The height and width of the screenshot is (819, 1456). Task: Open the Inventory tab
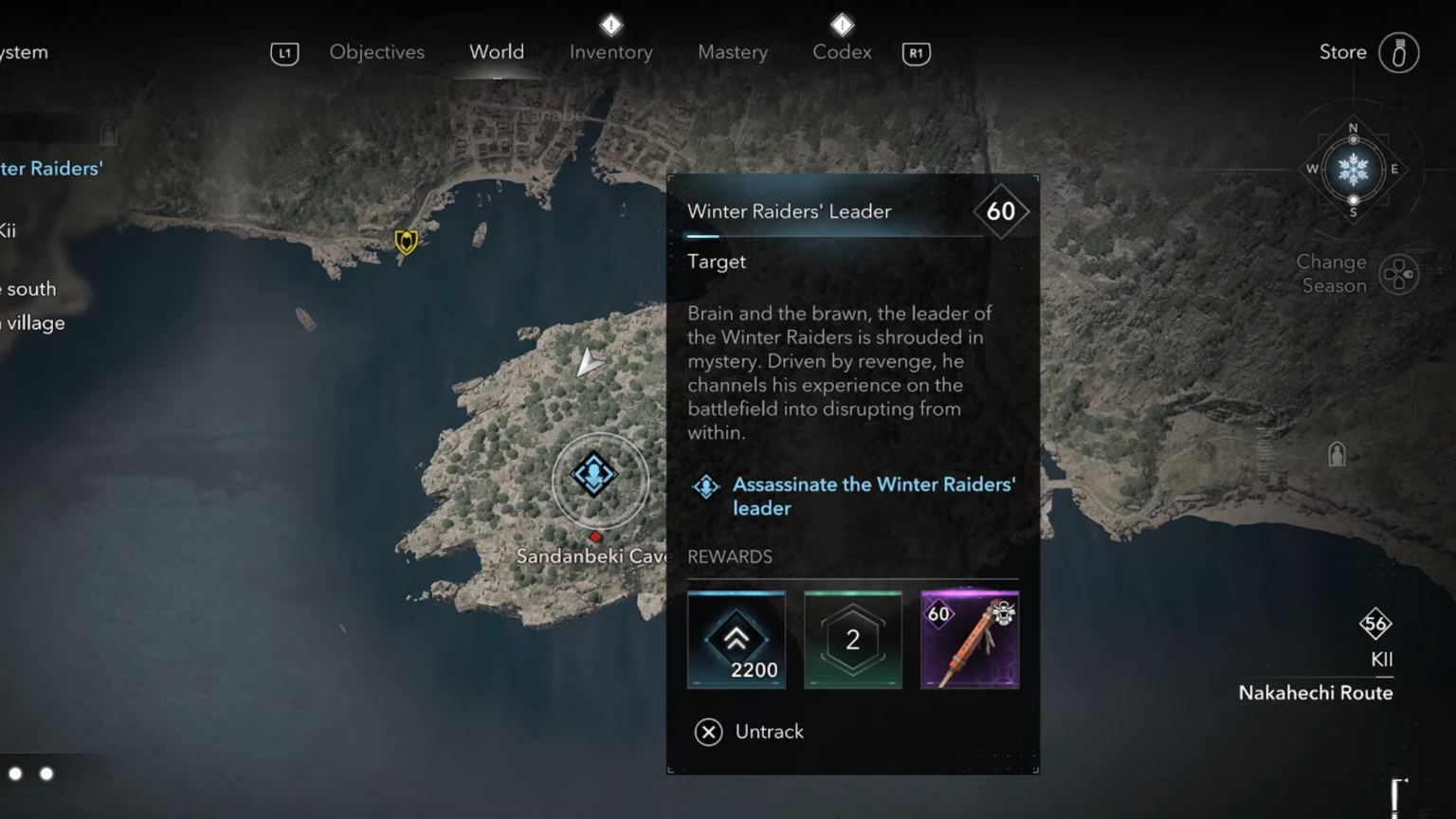point(610,52)
